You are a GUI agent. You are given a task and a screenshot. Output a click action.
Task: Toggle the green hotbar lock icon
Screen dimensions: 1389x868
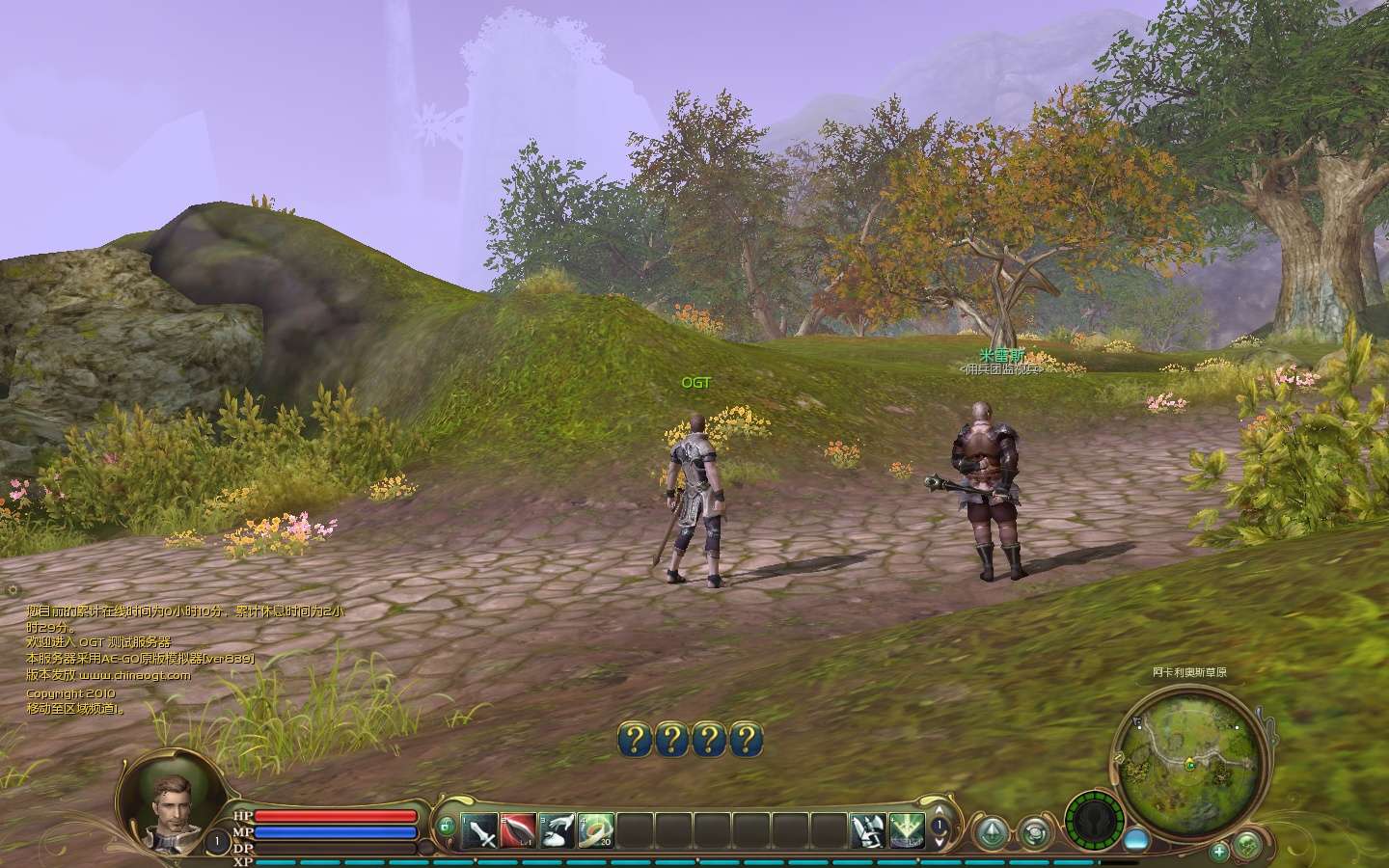tap(446, 827)
